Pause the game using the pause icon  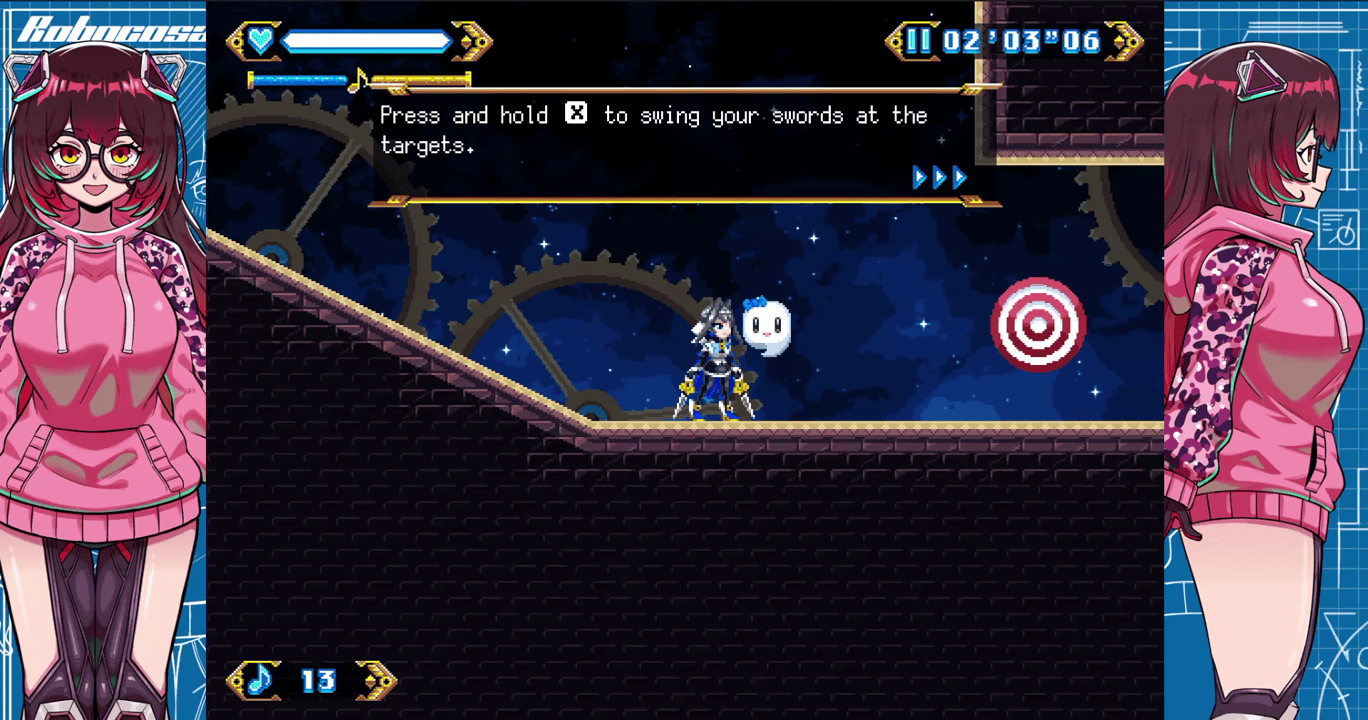coord(918,41)
